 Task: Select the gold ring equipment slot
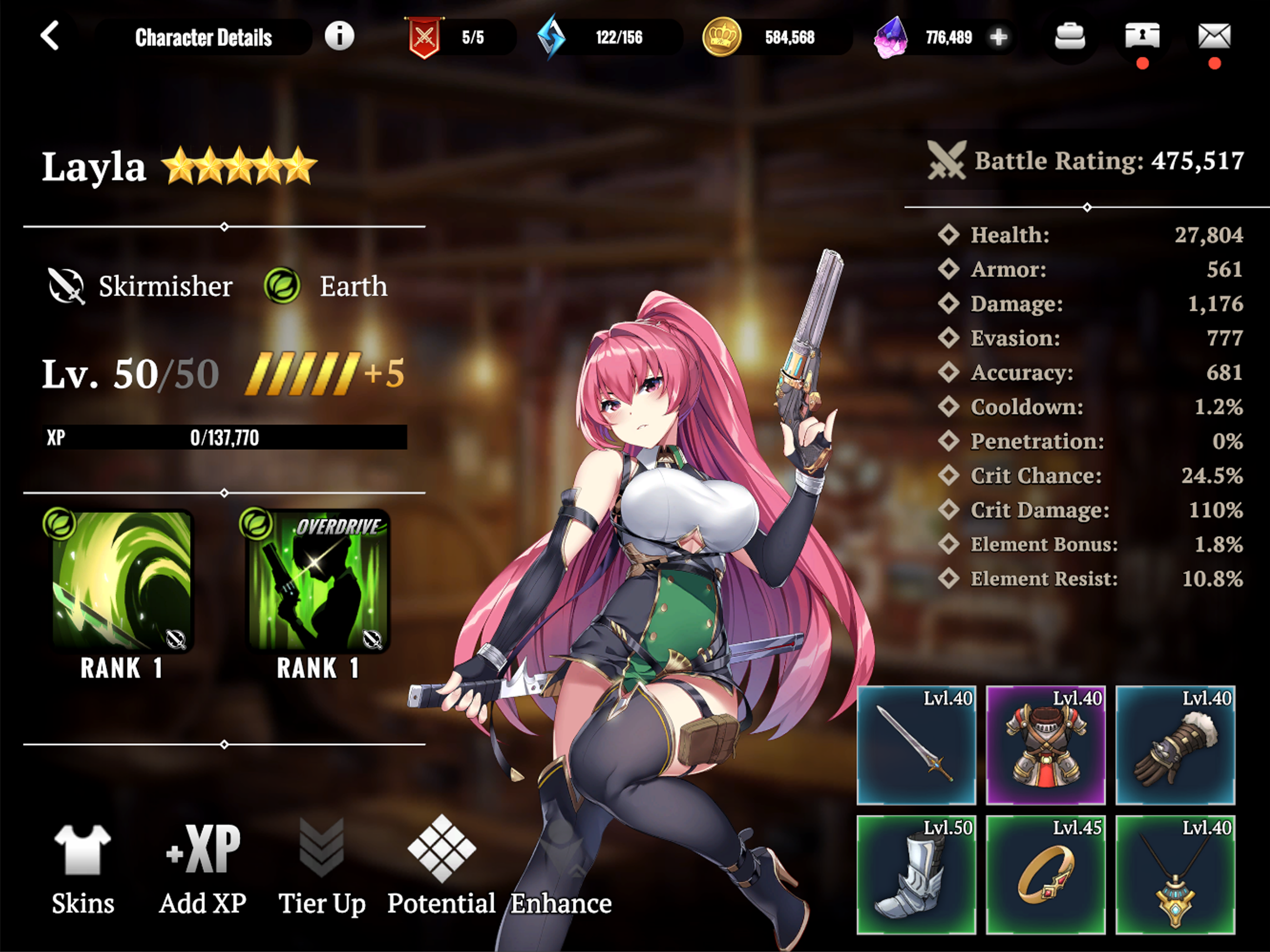click(1045, 874)
